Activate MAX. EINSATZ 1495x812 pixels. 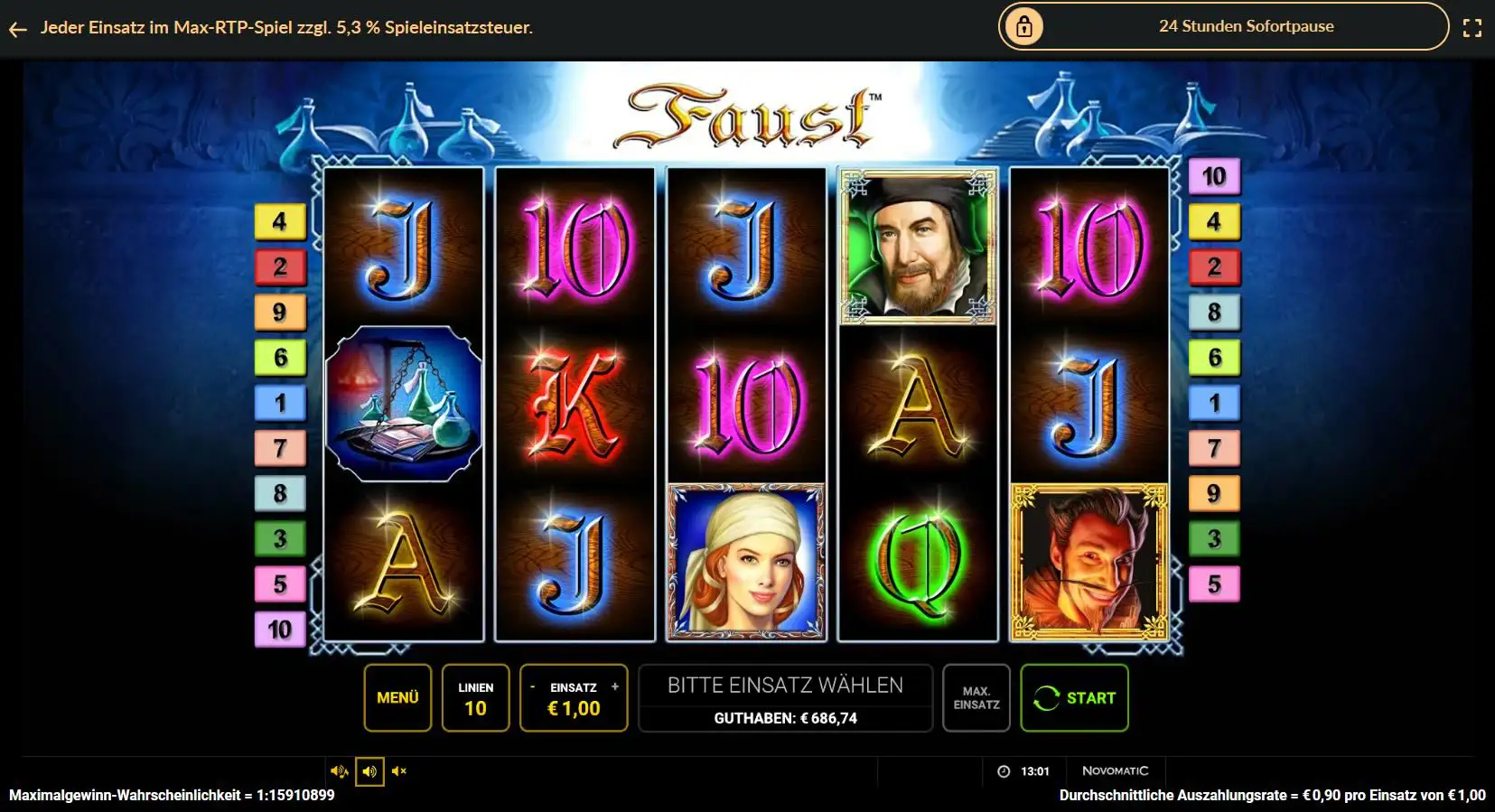[976, 697]
